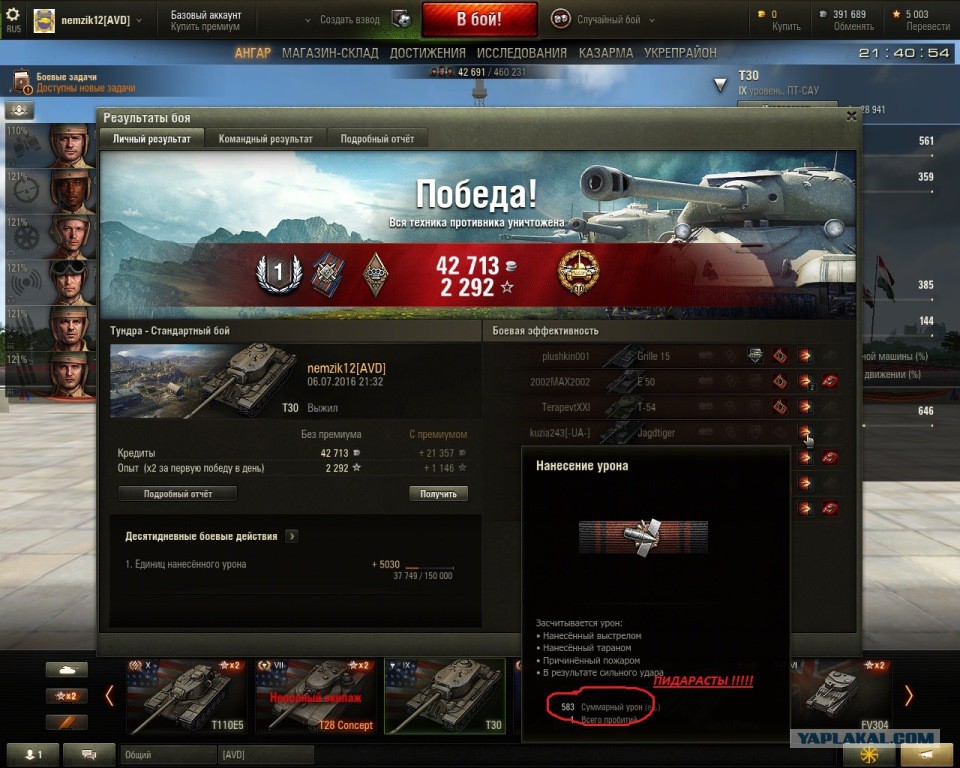The height and width of the screenshot is (768, 960).
Task: Click the Получить premium button
Action: 438,494
